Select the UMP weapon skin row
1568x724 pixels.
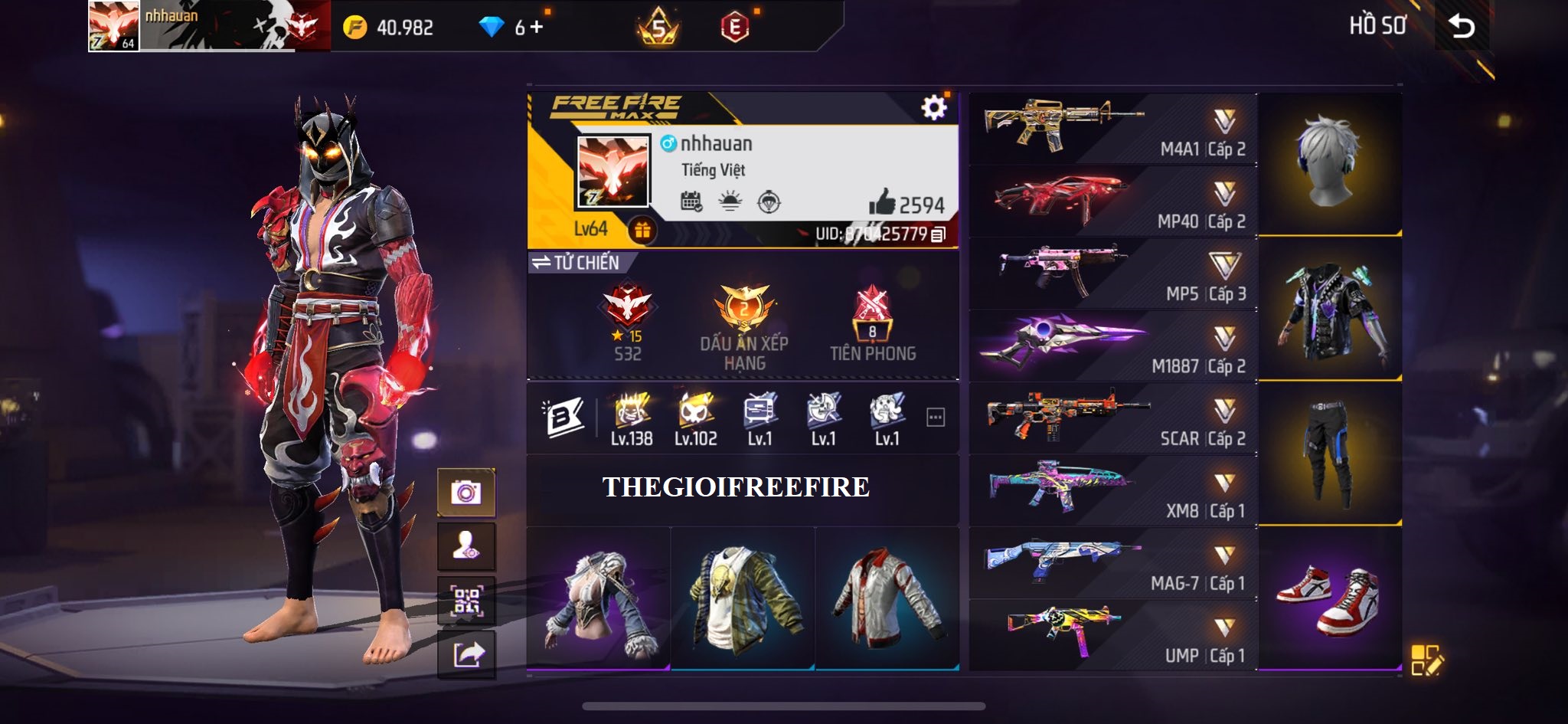[x=1112, y=635]
